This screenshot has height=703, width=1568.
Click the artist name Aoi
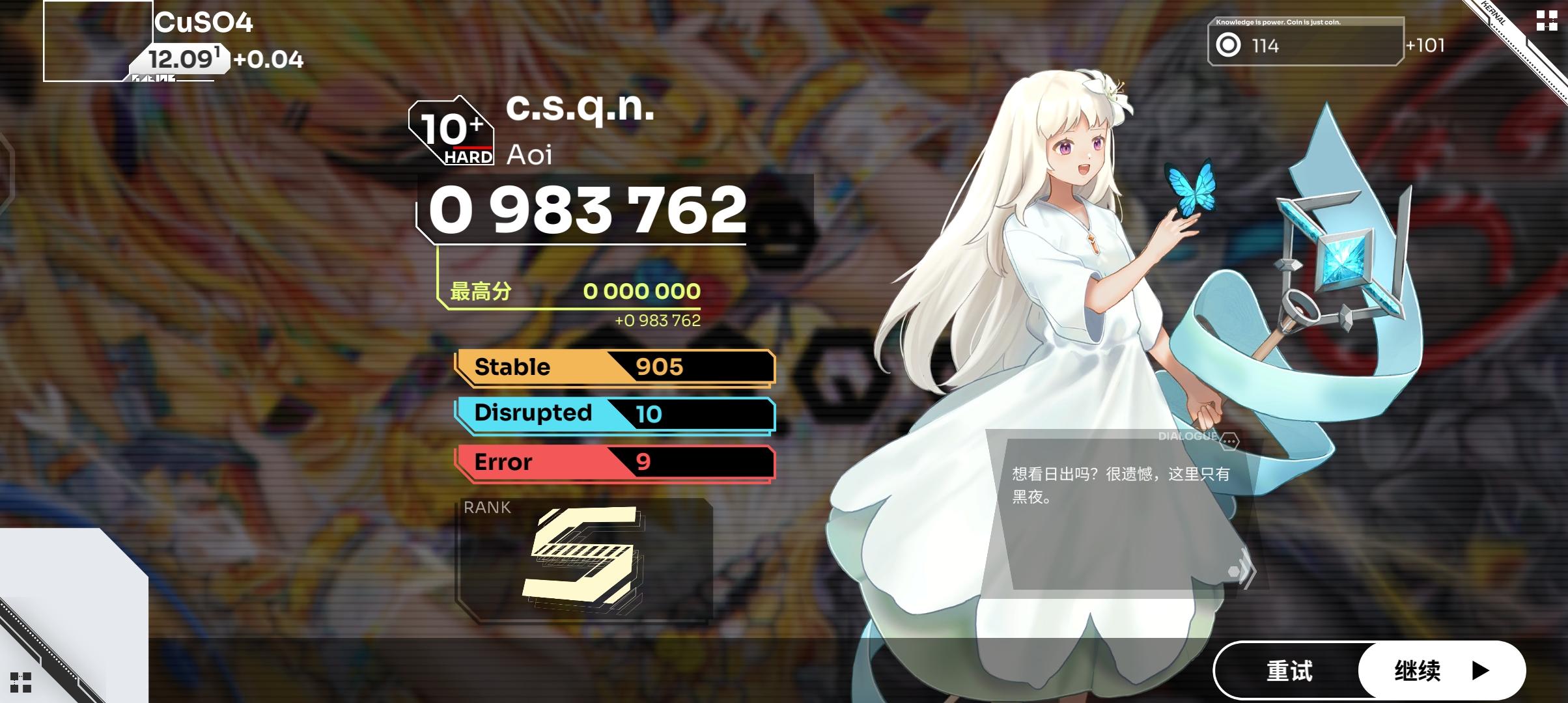(x=529, y=156)
